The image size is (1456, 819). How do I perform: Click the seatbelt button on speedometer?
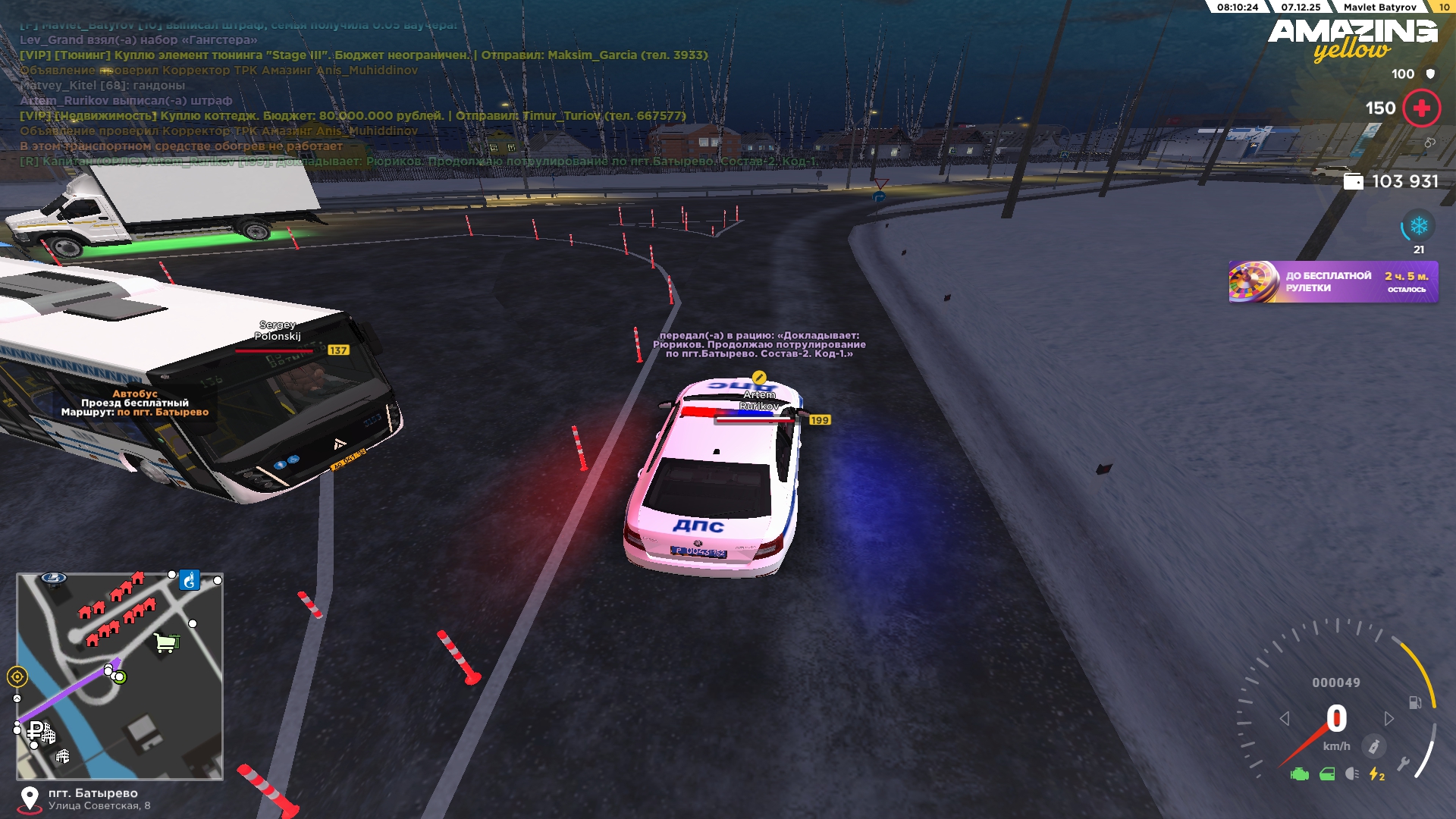[1373, 746]
